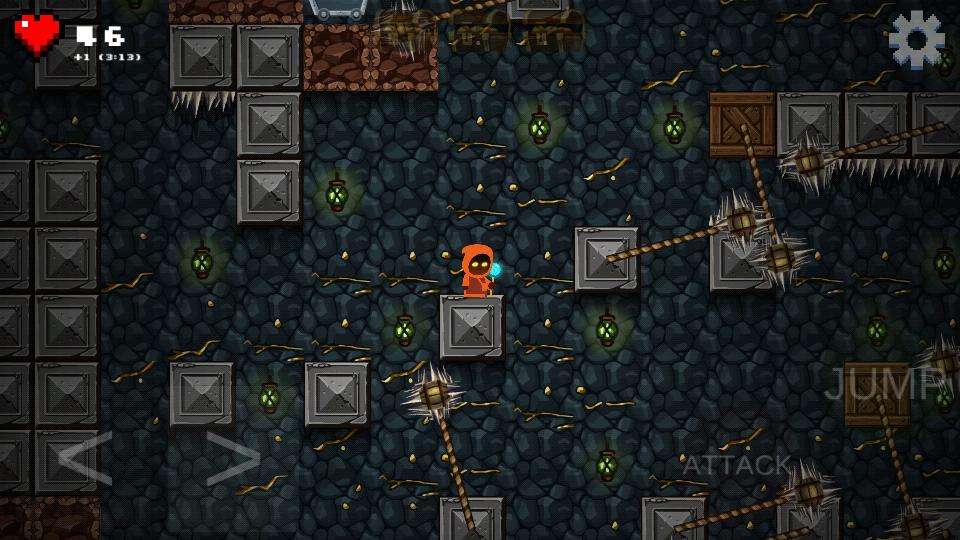
Task: Move right with the right arrow button
Action: [x=232, y=459]
